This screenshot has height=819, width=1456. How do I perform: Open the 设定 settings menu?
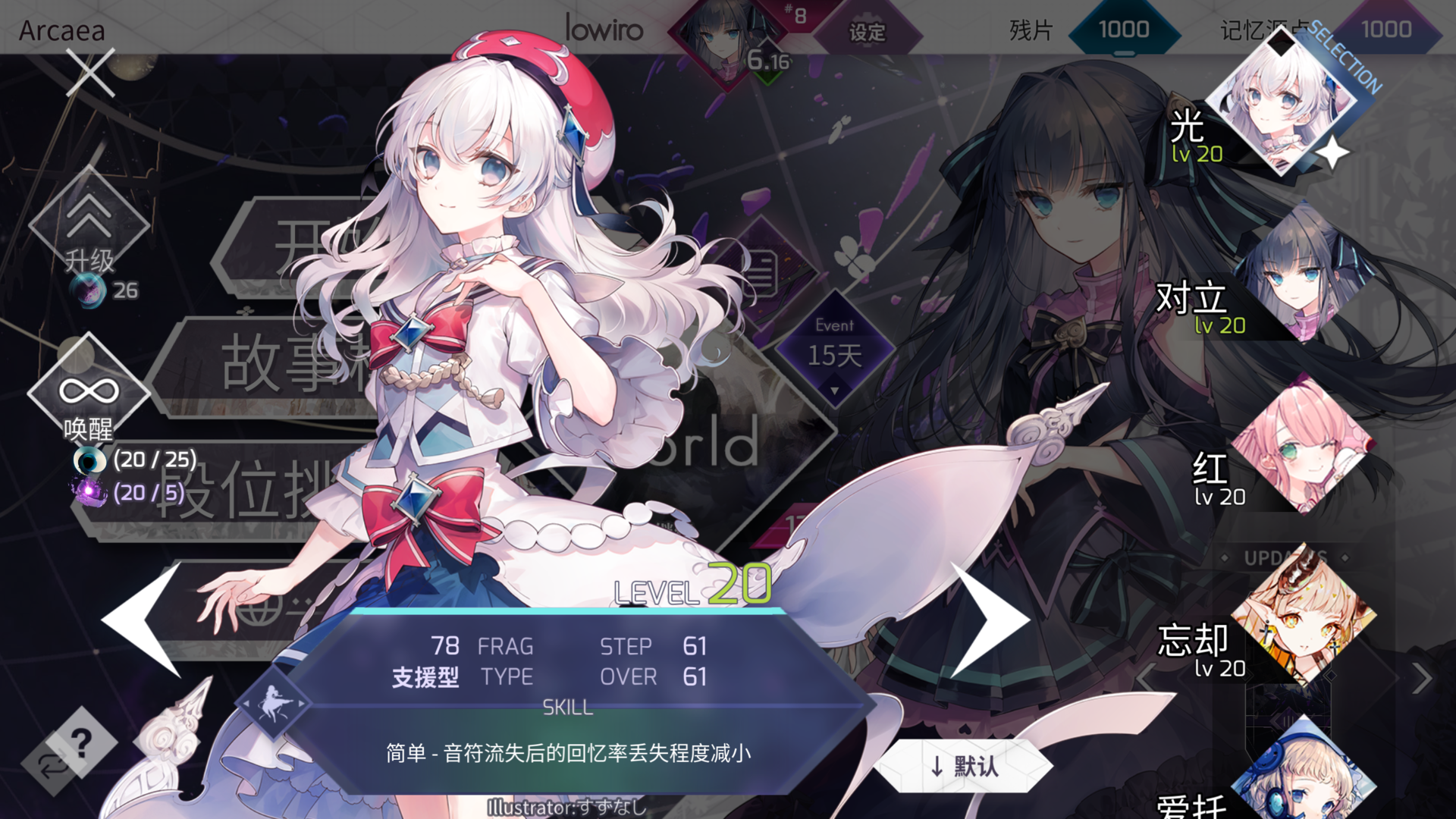[x=869, y=33]
